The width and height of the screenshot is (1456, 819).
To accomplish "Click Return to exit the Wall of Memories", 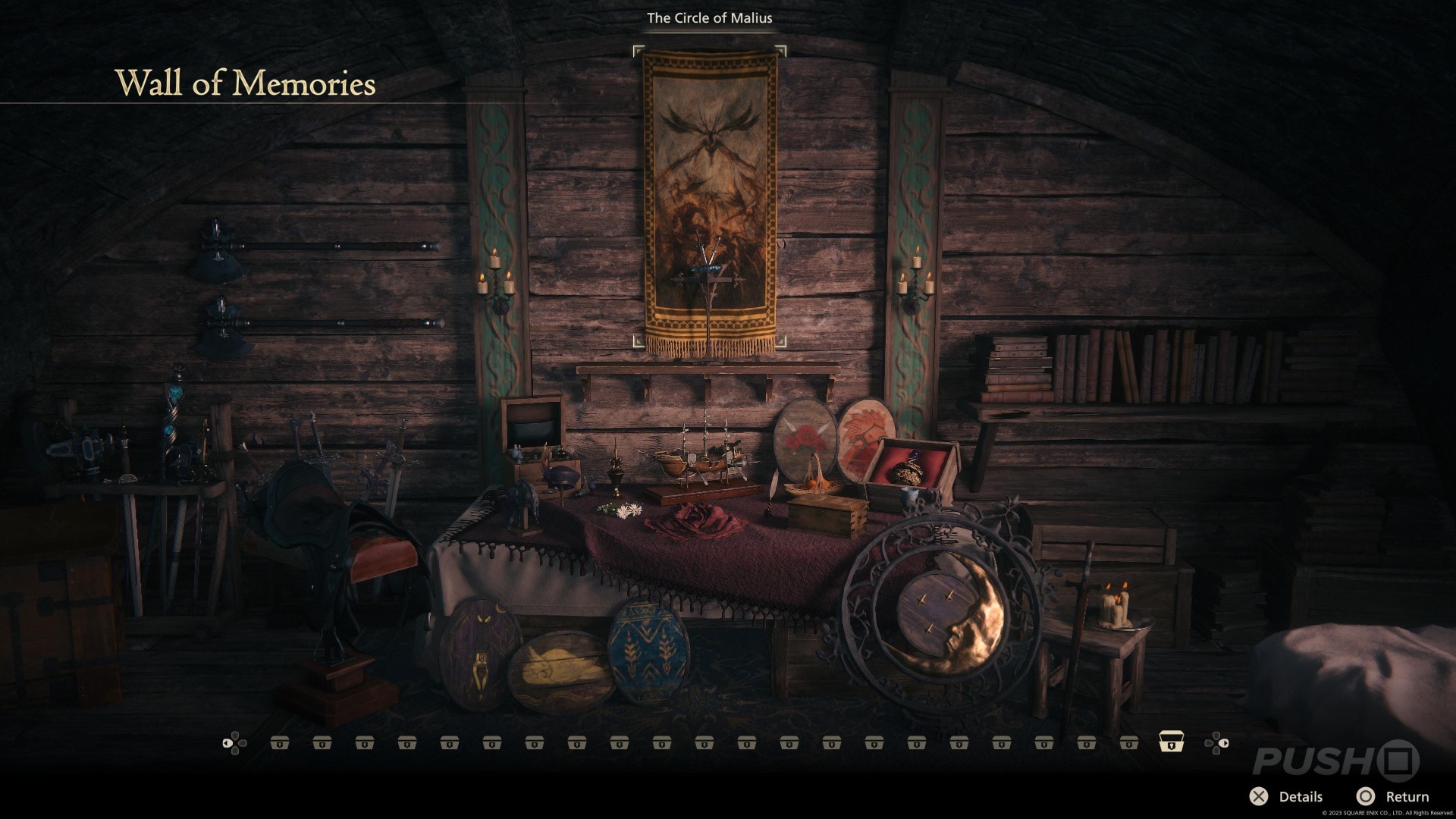I will click(x=1409, y=797).
